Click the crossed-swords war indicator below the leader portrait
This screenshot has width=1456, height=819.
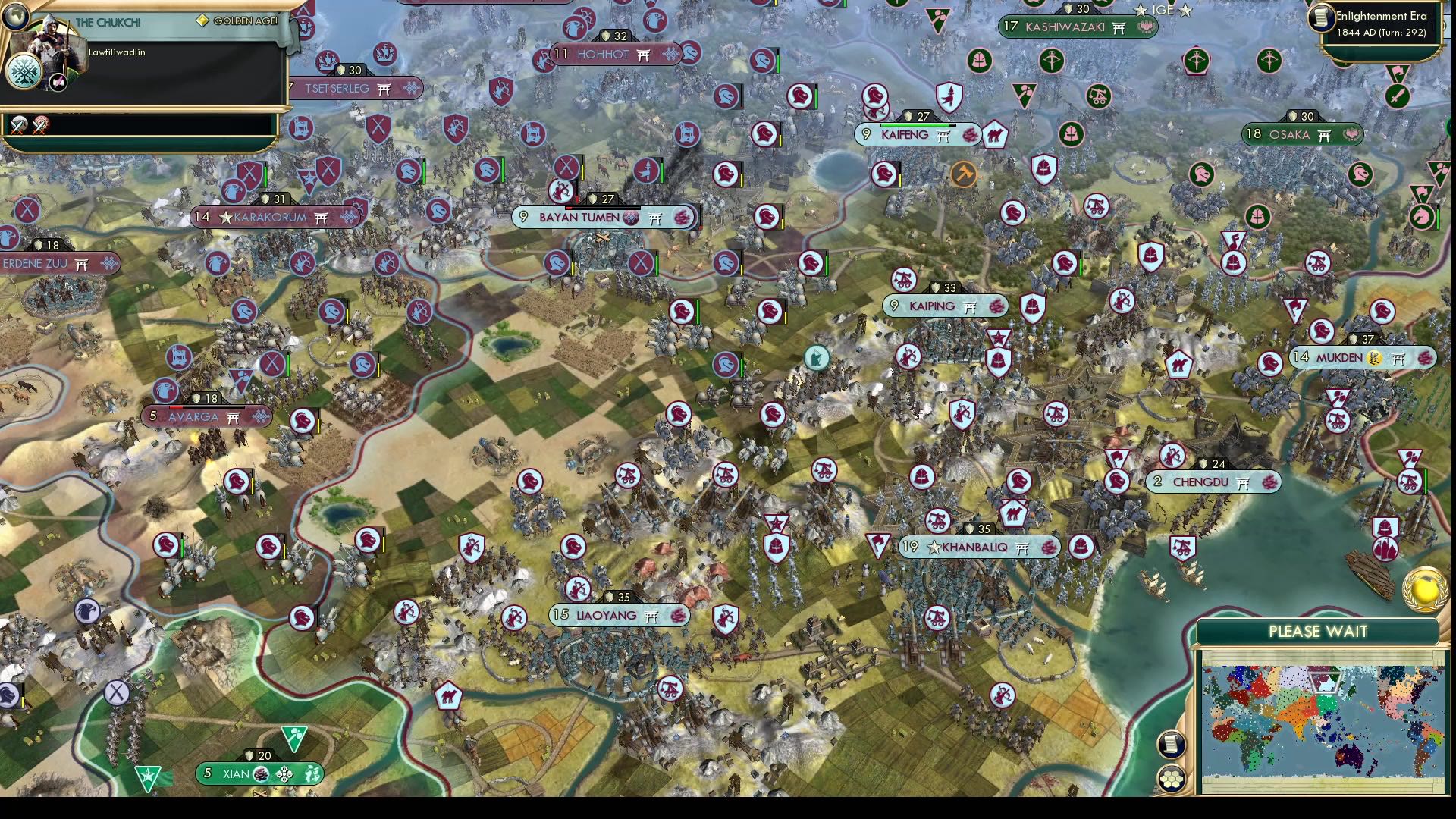17,124
